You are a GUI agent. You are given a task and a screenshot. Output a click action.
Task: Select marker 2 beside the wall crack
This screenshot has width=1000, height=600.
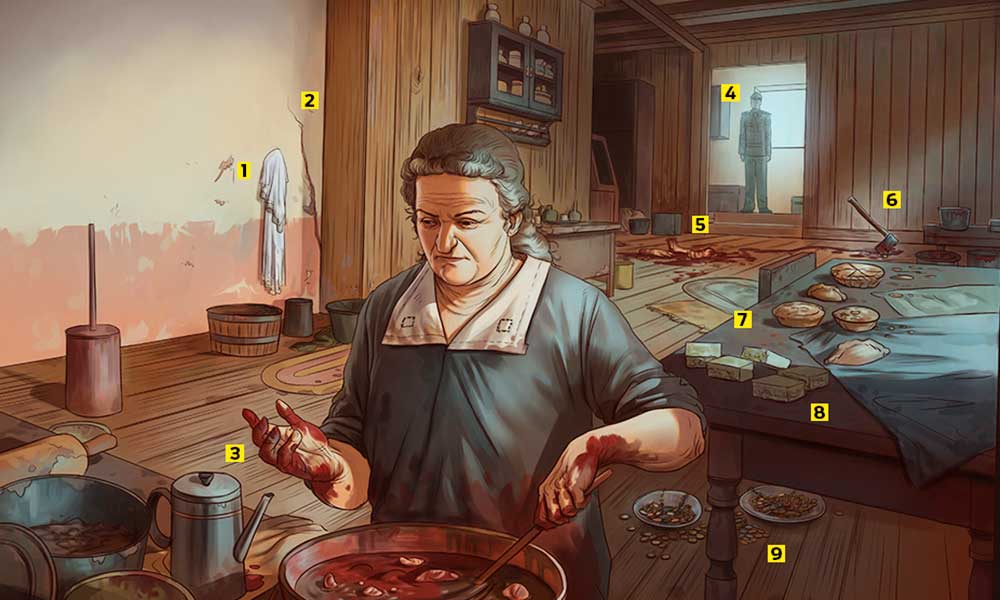click(309, 100)
